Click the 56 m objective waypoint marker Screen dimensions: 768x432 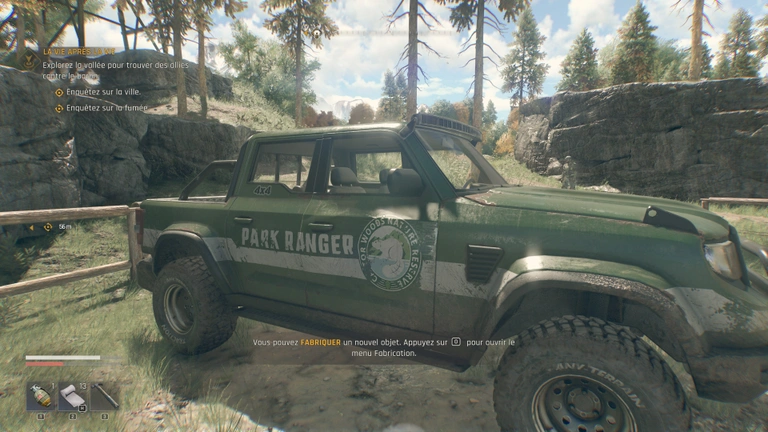pos(47,227)
